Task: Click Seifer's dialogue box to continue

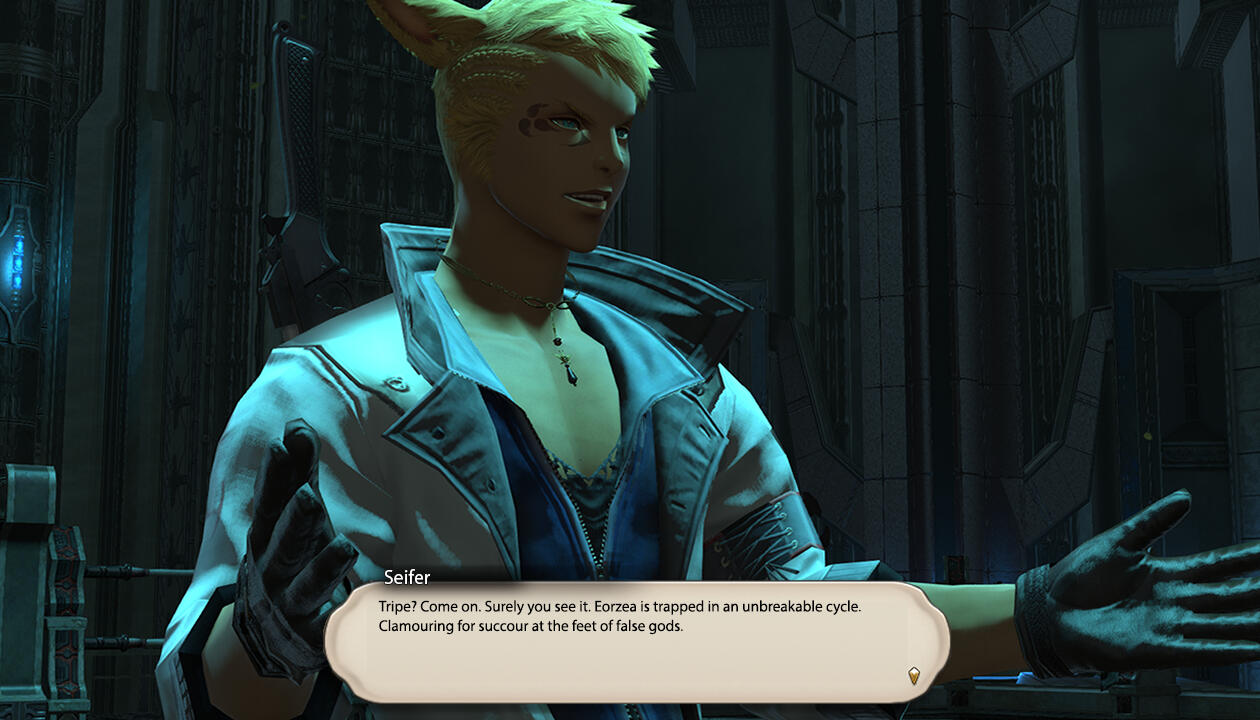Action: 636,641
